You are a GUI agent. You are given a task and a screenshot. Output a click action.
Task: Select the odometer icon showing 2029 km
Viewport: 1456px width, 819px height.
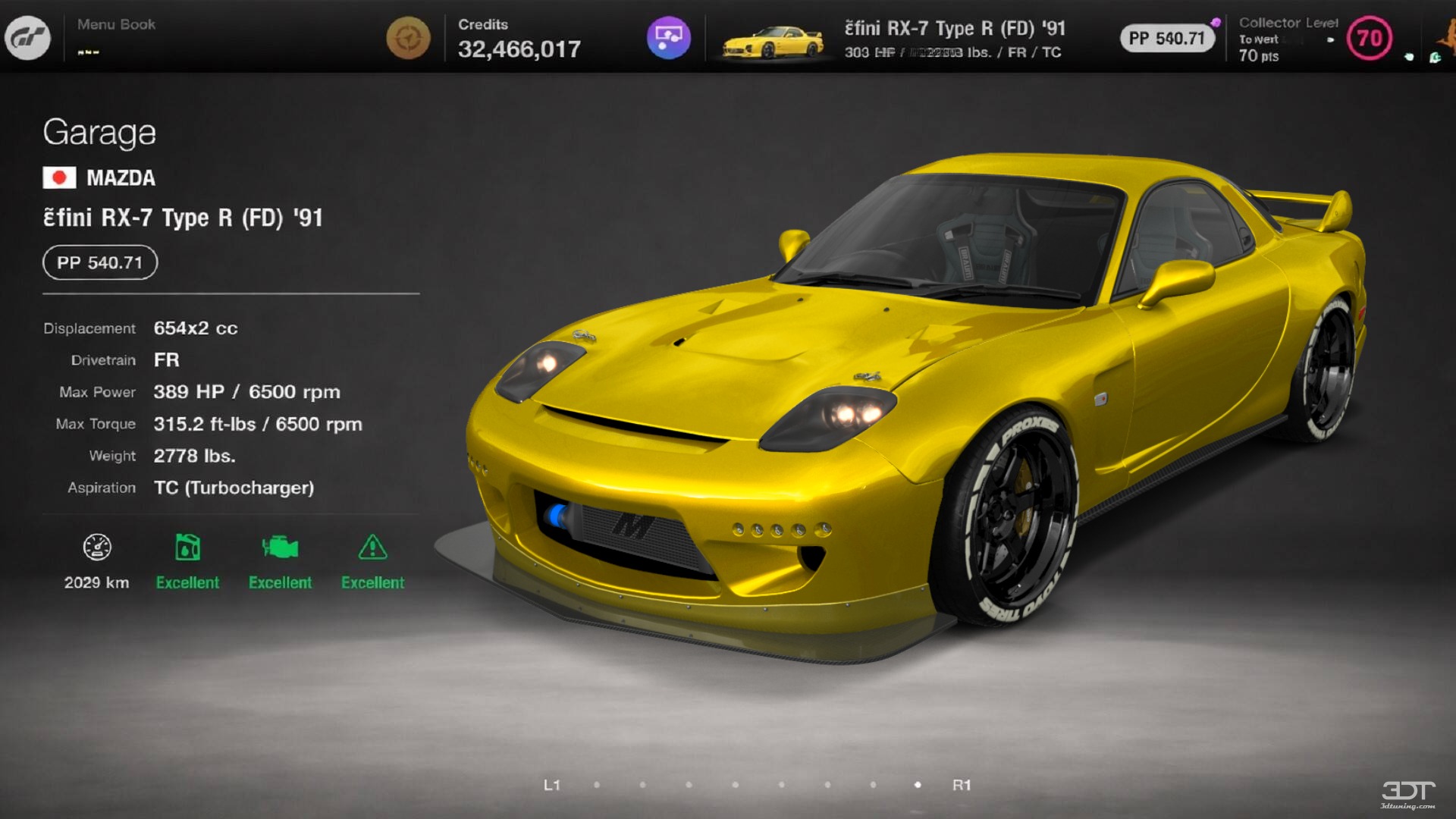coord(96,546)
